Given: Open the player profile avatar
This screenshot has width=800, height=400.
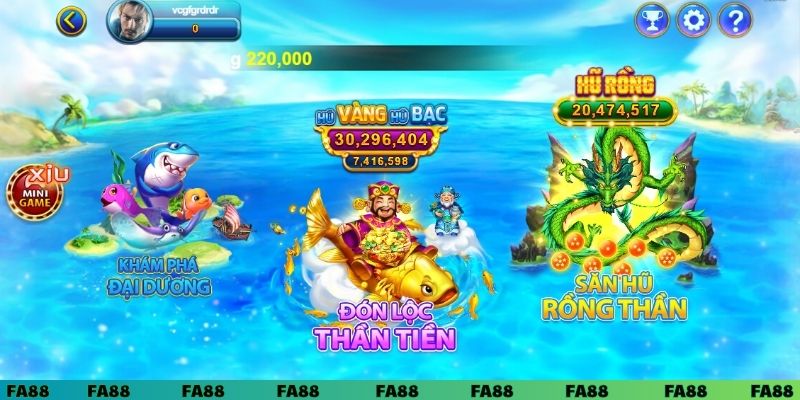Looking at the screenshot, I should point(127,18).
